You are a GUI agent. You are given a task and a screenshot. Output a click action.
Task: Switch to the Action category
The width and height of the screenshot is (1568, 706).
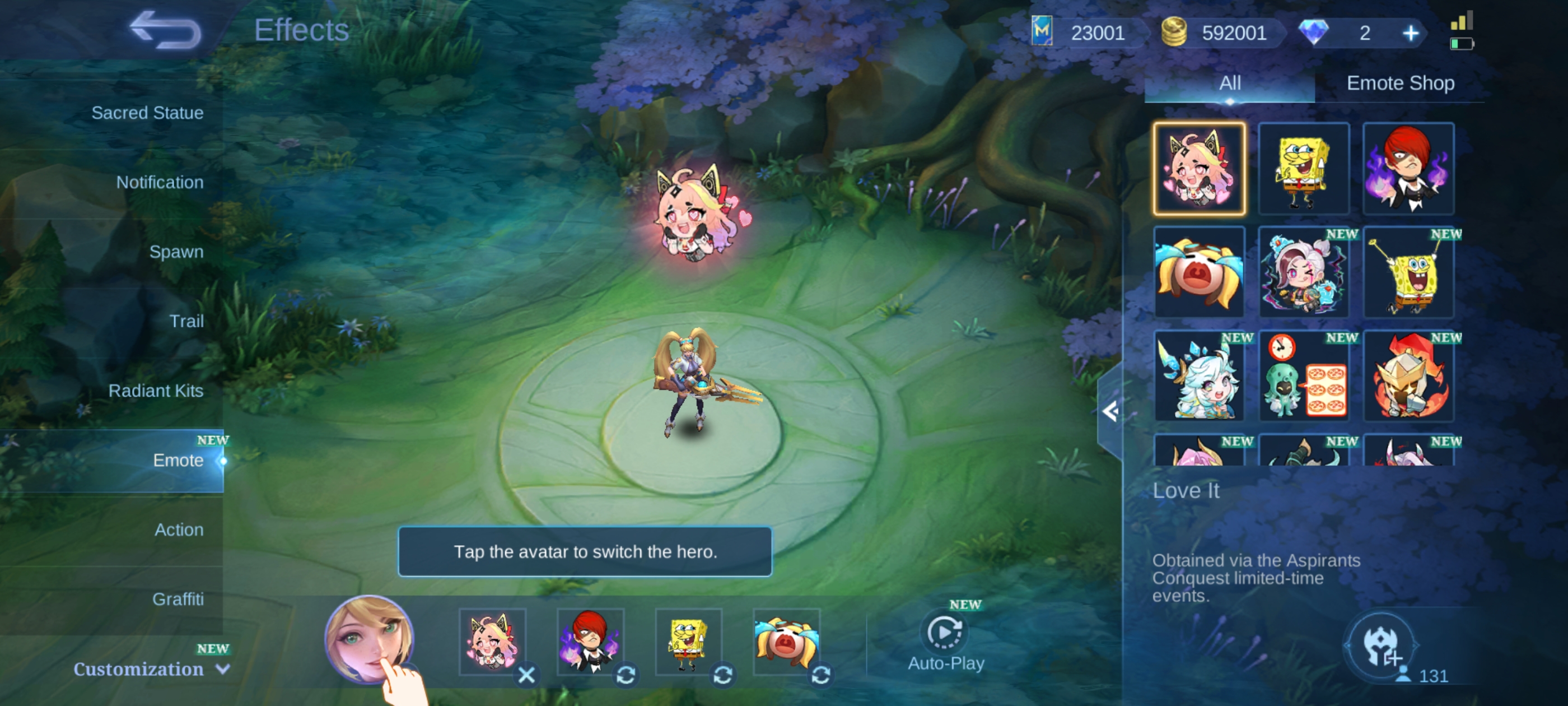178,529
